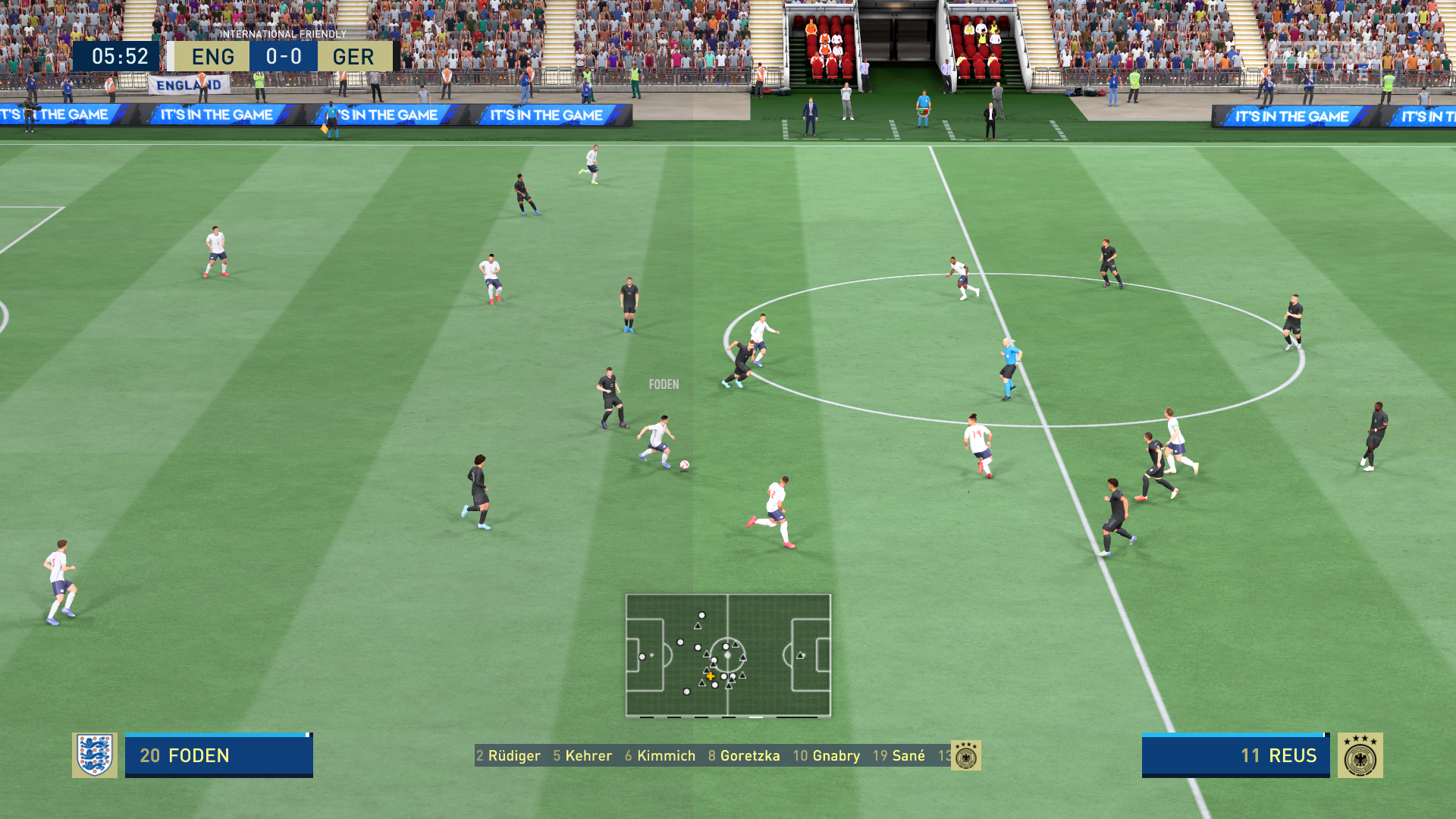Select the 11 Reus player name panel
The height and width of the screenshot is (819, 1456).
(1235, 755)
